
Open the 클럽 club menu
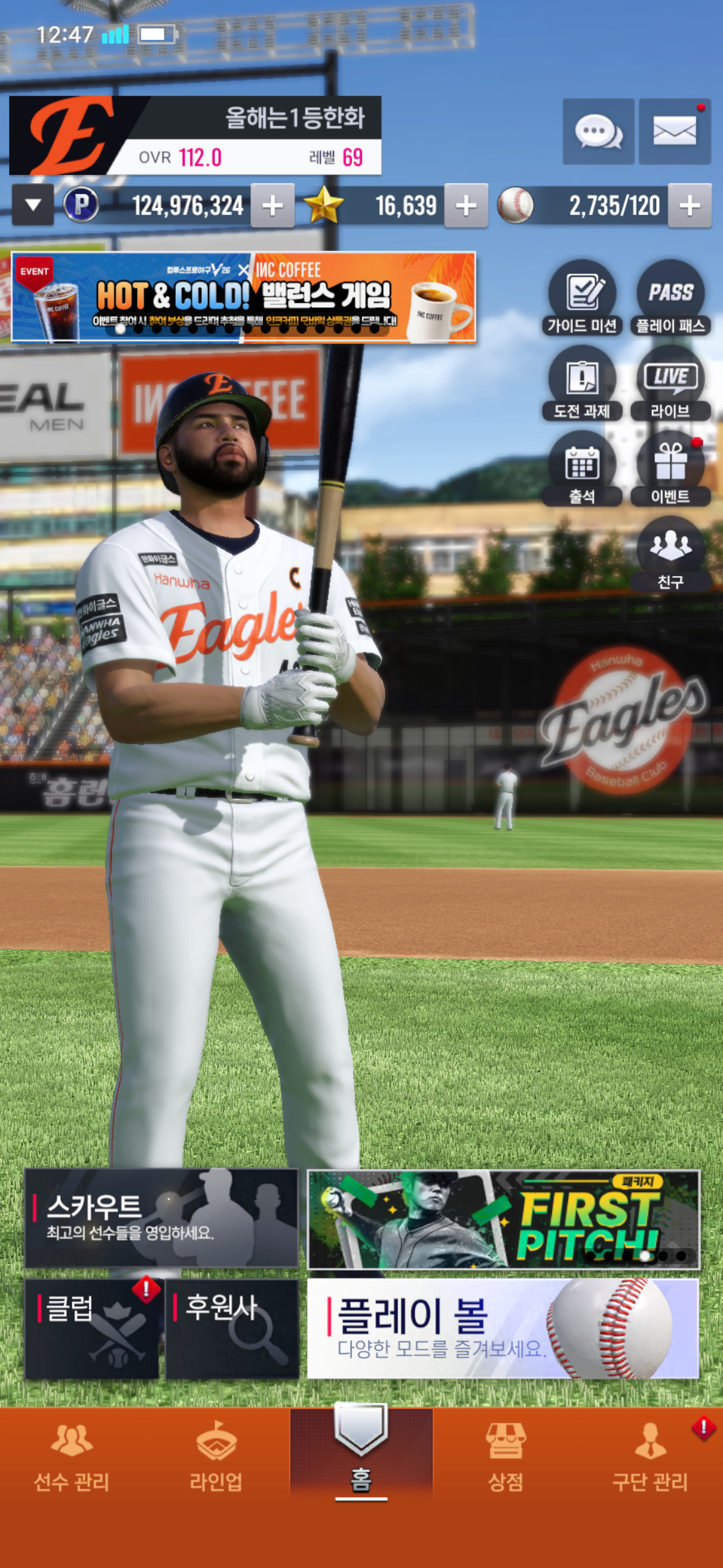(x=92, y=1329)
